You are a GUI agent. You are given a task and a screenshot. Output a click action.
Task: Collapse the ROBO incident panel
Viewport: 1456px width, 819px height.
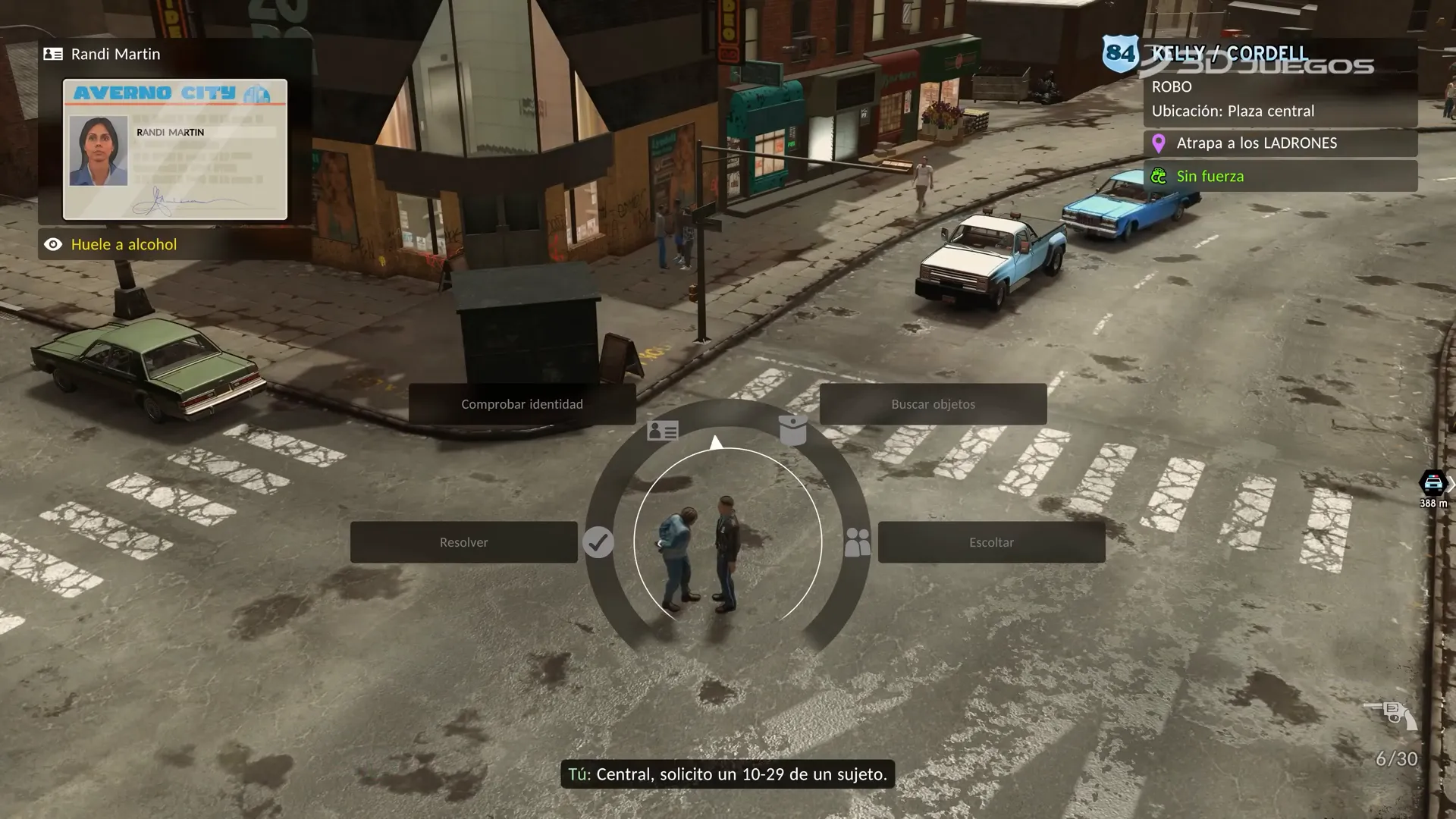coord(1172,86)
